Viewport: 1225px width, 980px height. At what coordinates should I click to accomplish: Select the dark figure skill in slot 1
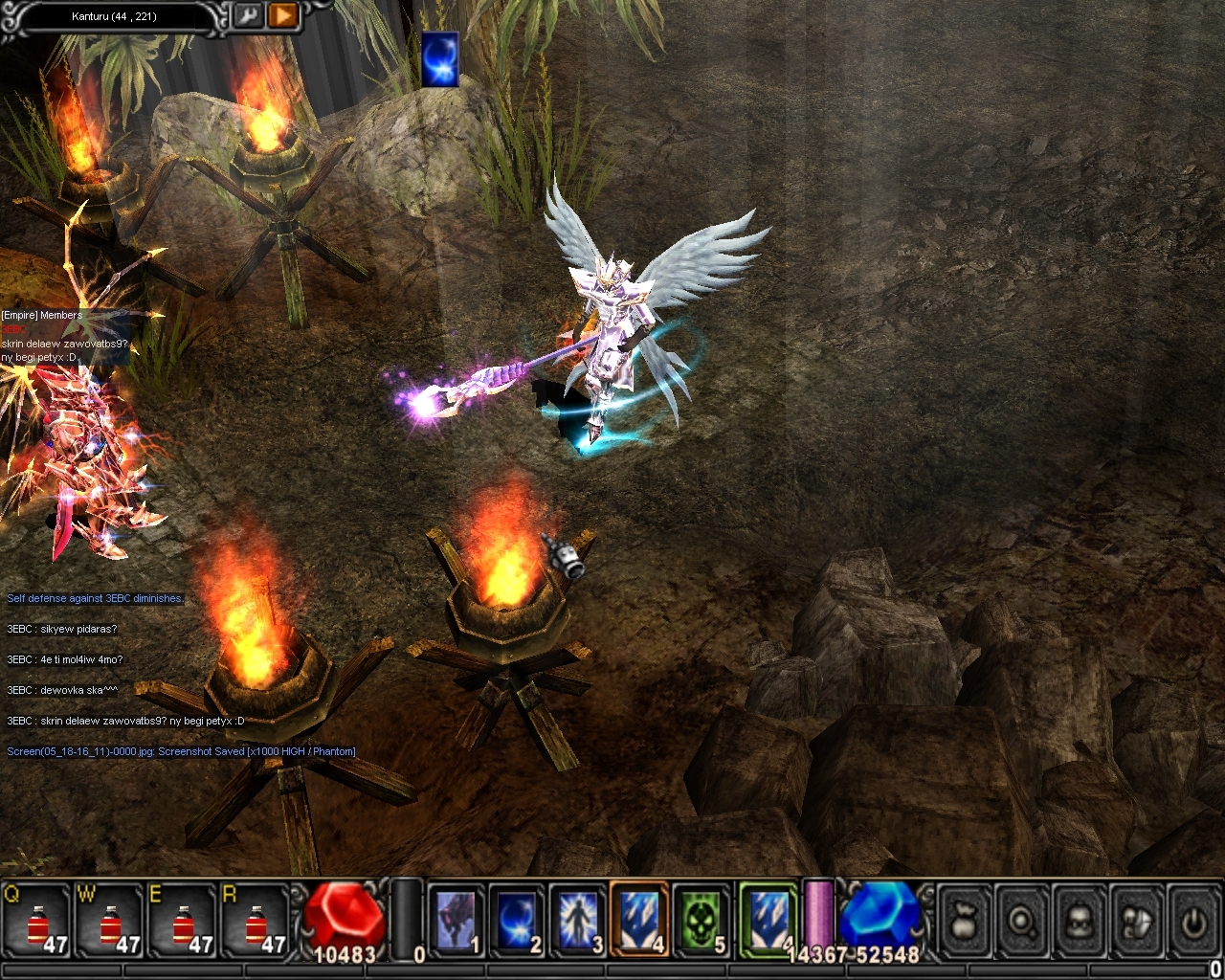coord(455,921)
